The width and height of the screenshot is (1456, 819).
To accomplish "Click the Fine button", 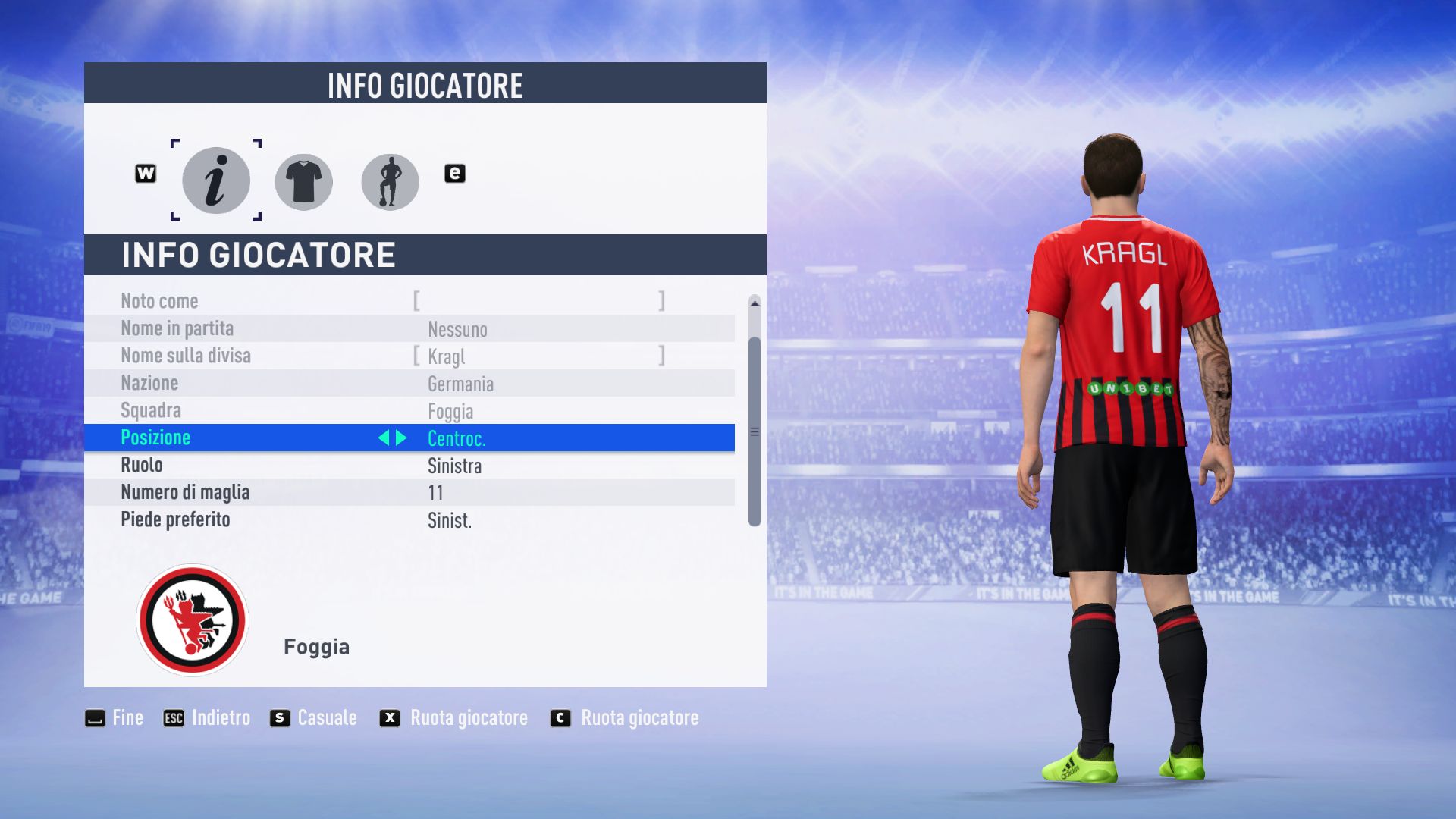I will pos(115,717).
